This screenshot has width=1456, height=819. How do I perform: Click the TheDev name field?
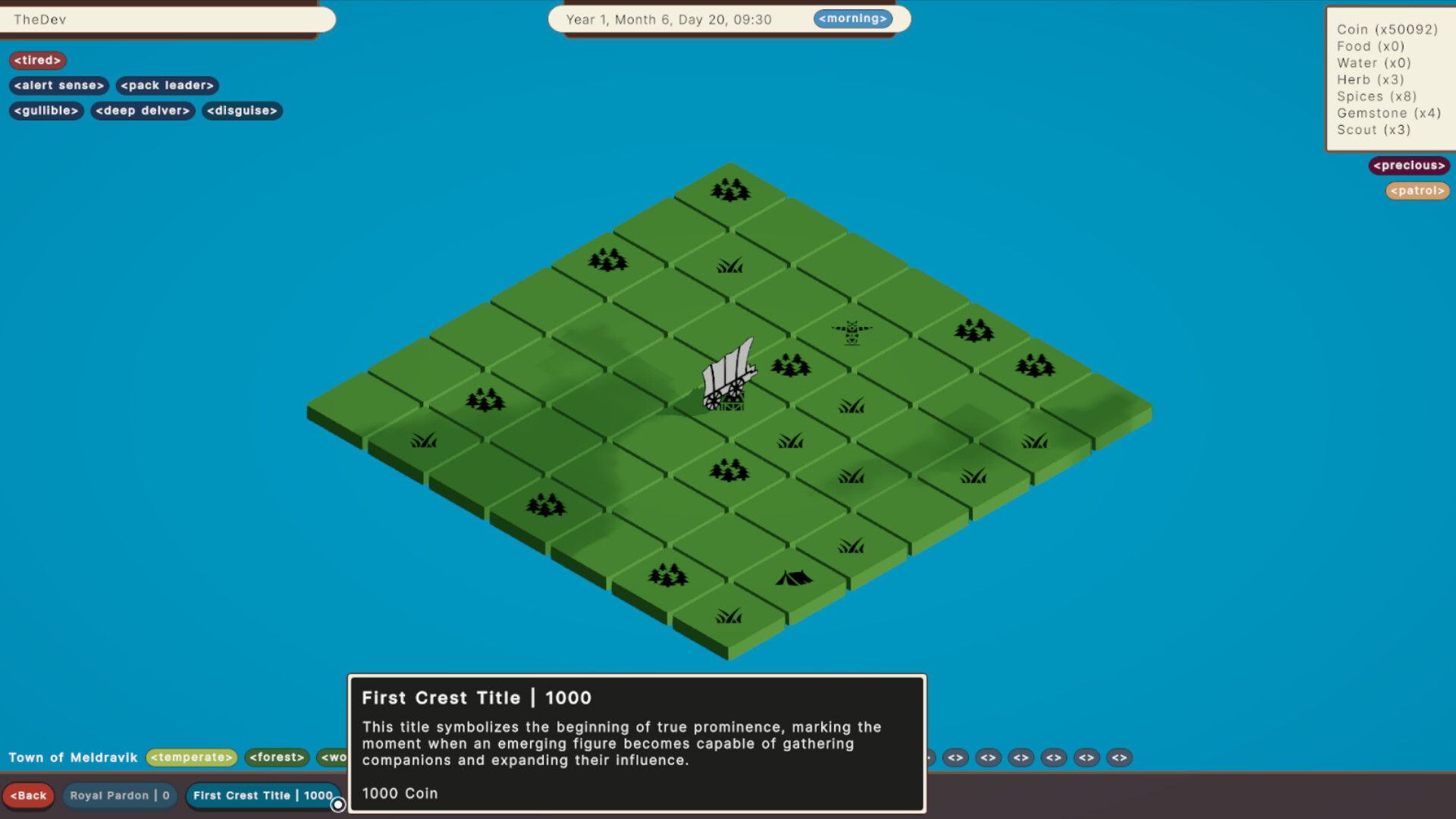(168, 19)
